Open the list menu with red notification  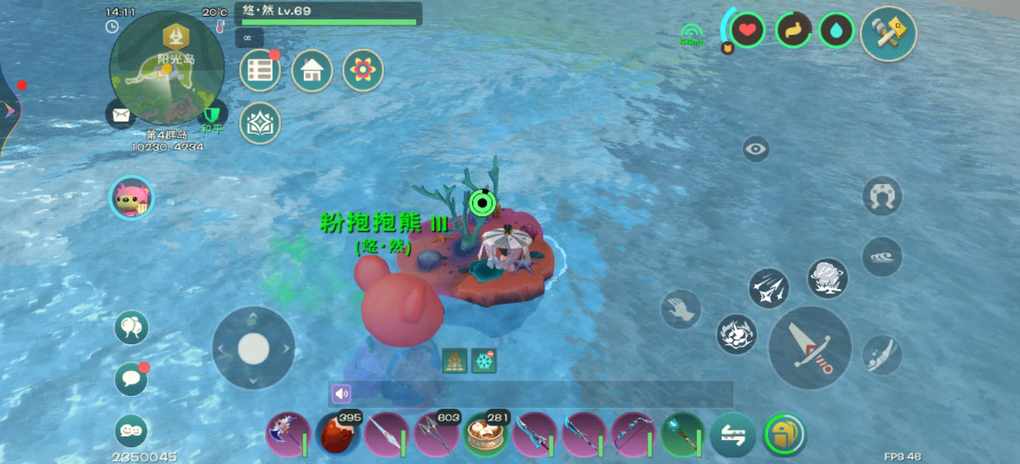(260, 70)
